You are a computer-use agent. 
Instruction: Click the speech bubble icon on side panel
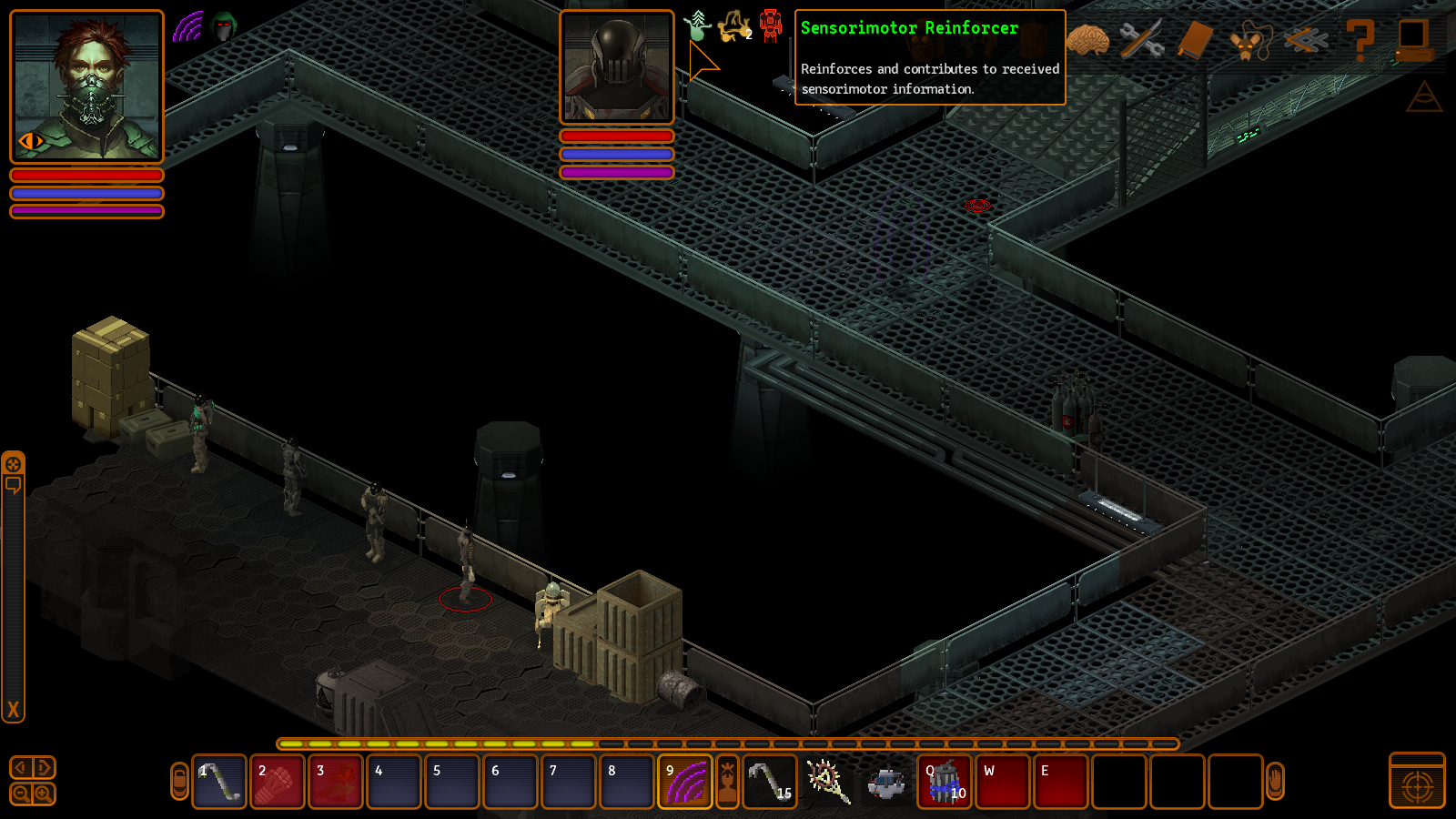click(13, 485)
